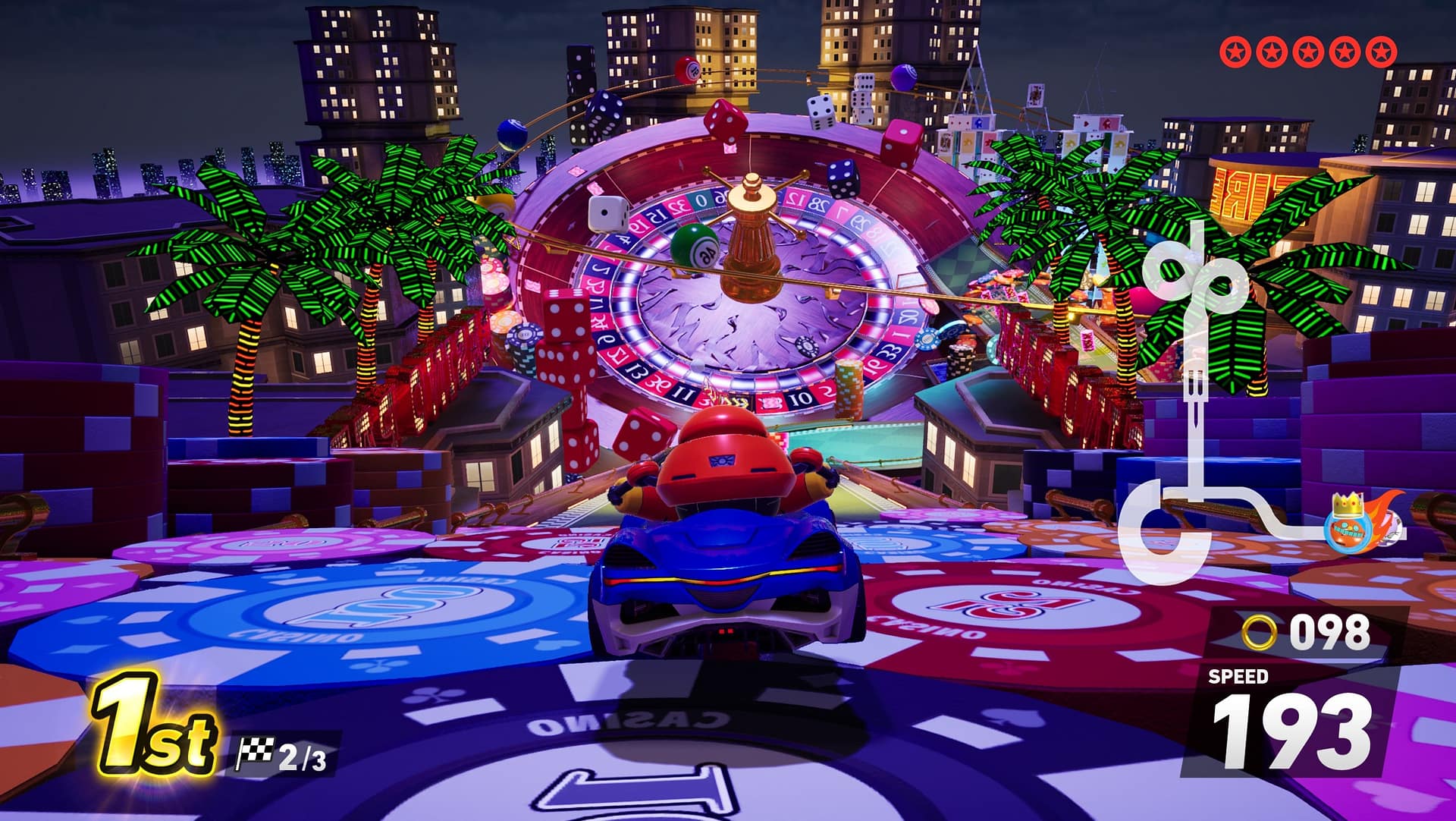This screenshot has height=821, width=1456.
Task: Click the golden crown above the minimap marker
Action: (x=1346, y=503)
